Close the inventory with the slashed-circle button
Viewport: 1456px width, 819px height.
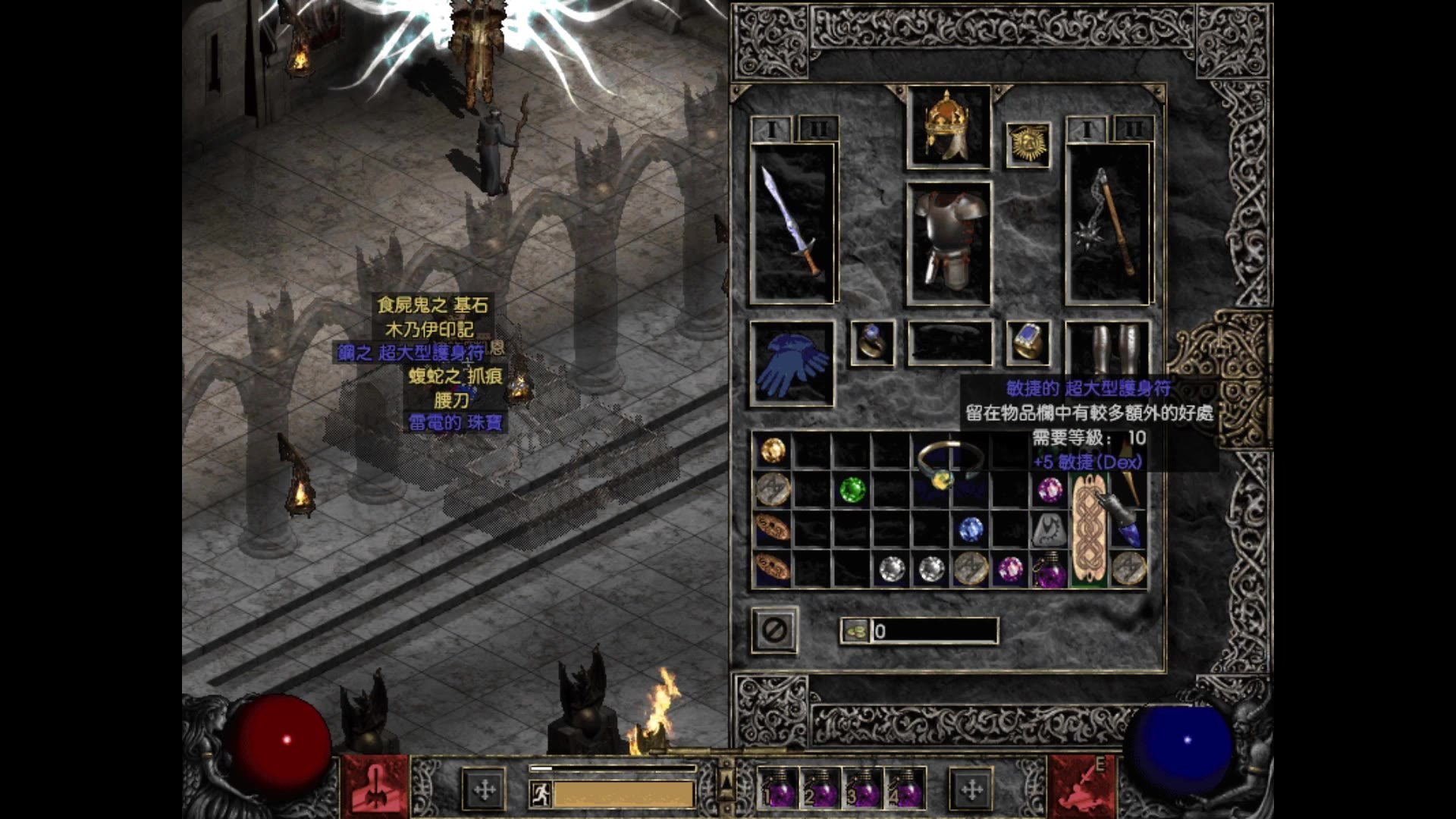774,629
